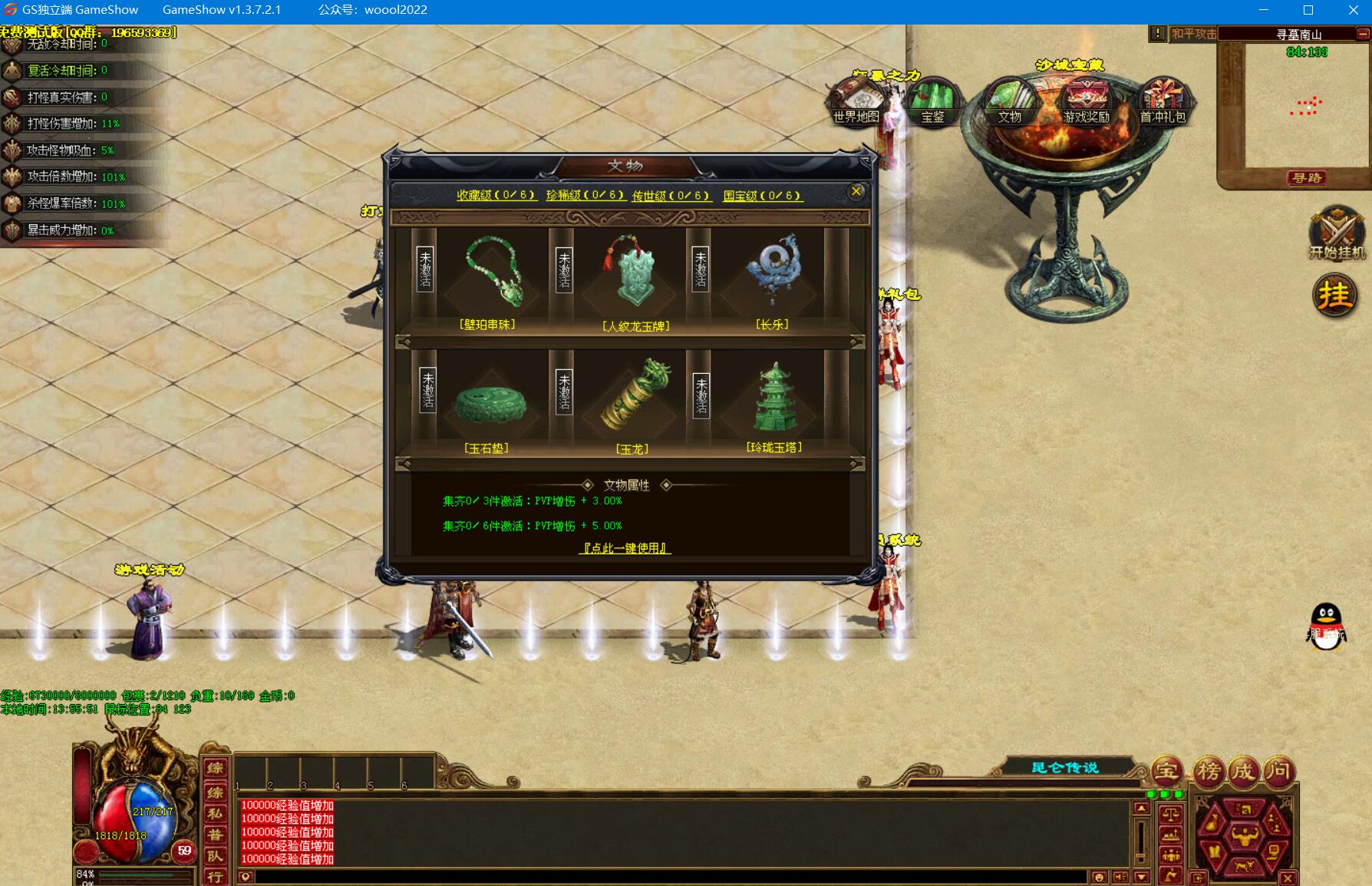Maximize the GameShow window
Image resolution: width=1372 pixels, height=886 pixels.
[1308, 10]
